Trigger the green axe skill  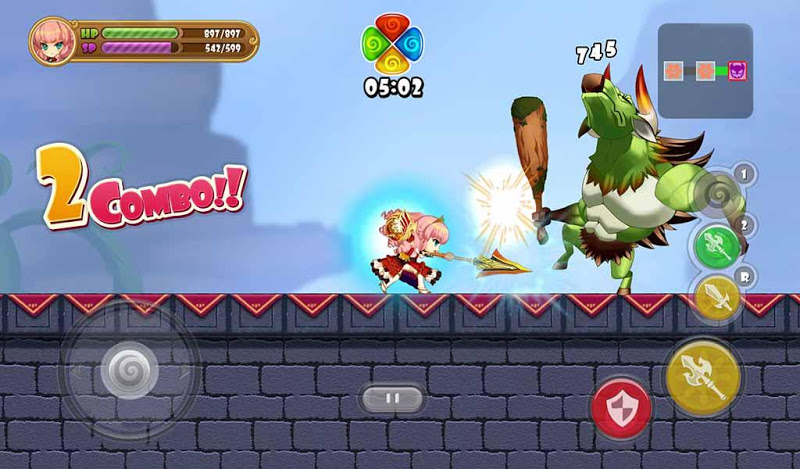718,243
